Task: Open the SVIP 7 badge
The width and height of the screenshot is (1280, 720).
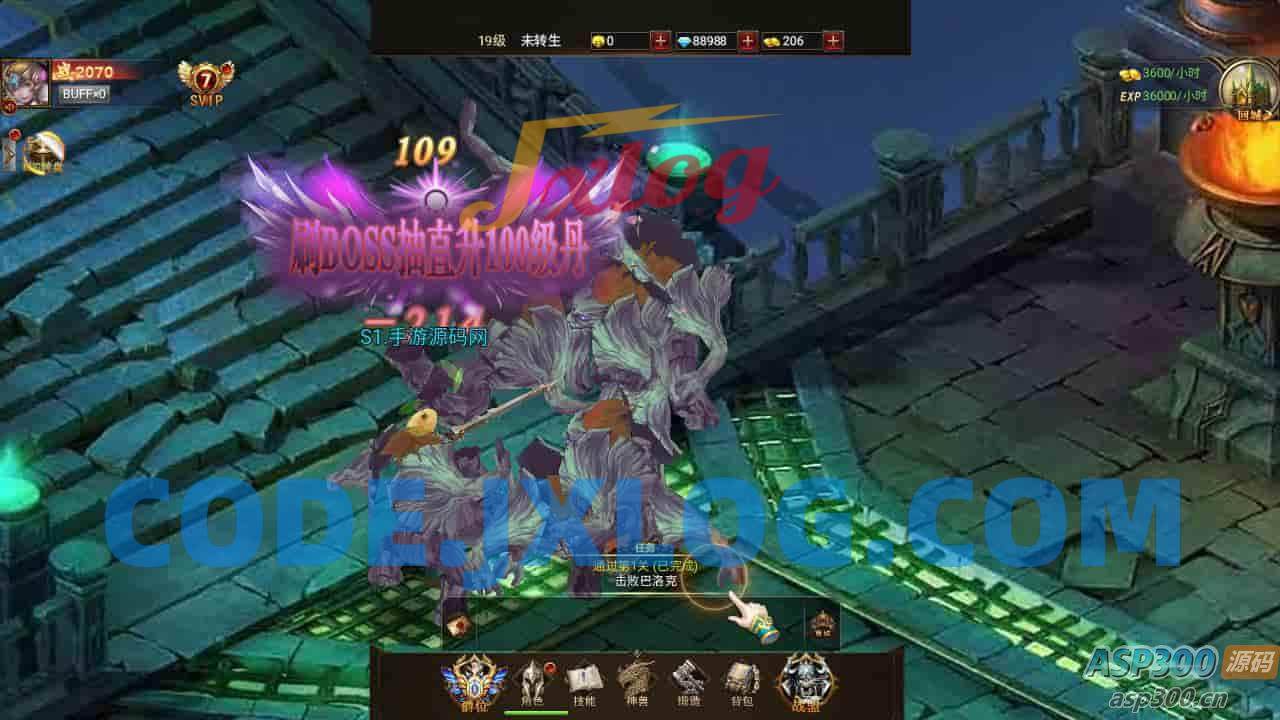Action: click(x=206, y=82)
